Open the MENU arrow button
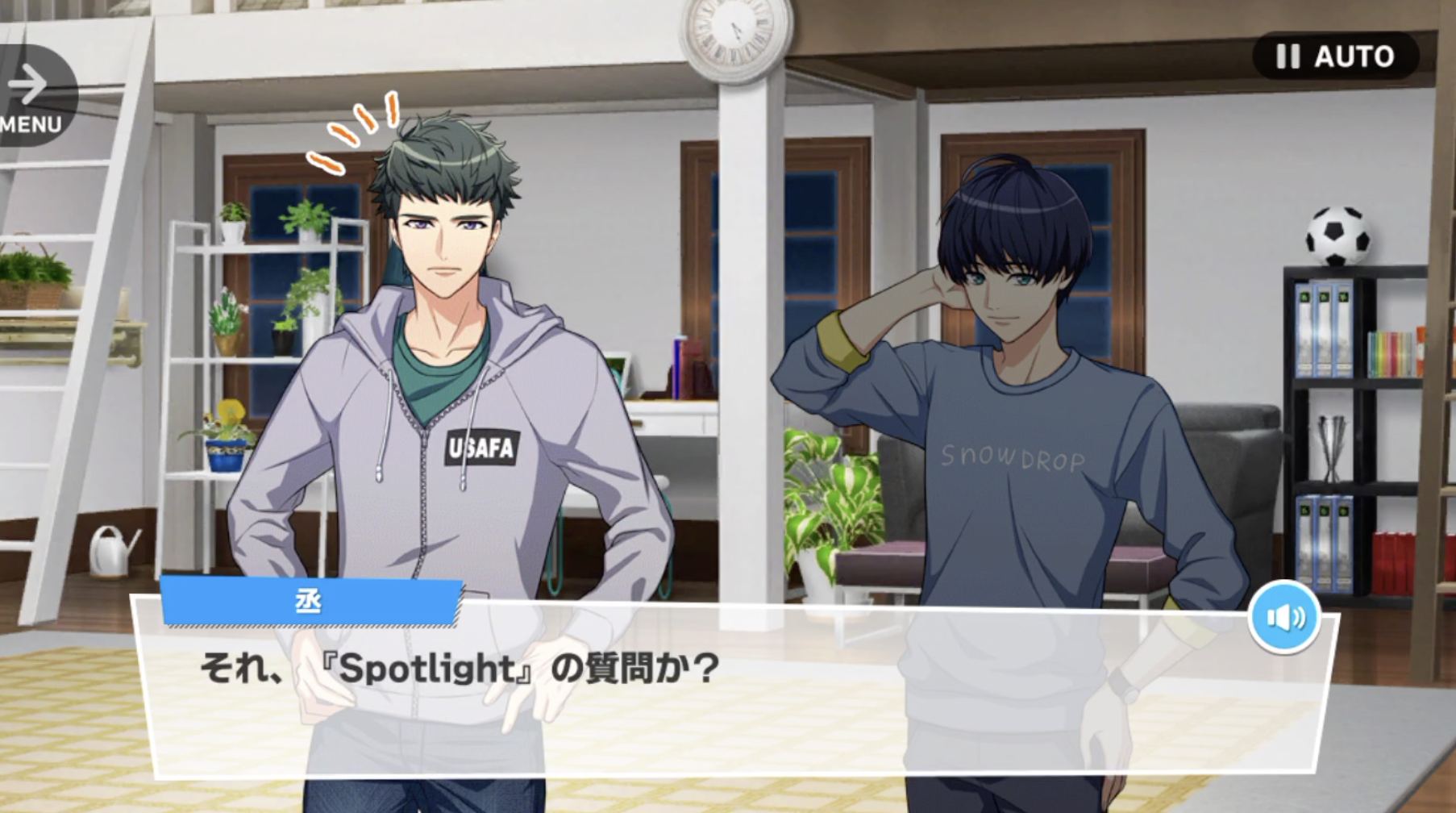Image resolution: width=1456 pixels, height=813 pixels. (32, 95)
